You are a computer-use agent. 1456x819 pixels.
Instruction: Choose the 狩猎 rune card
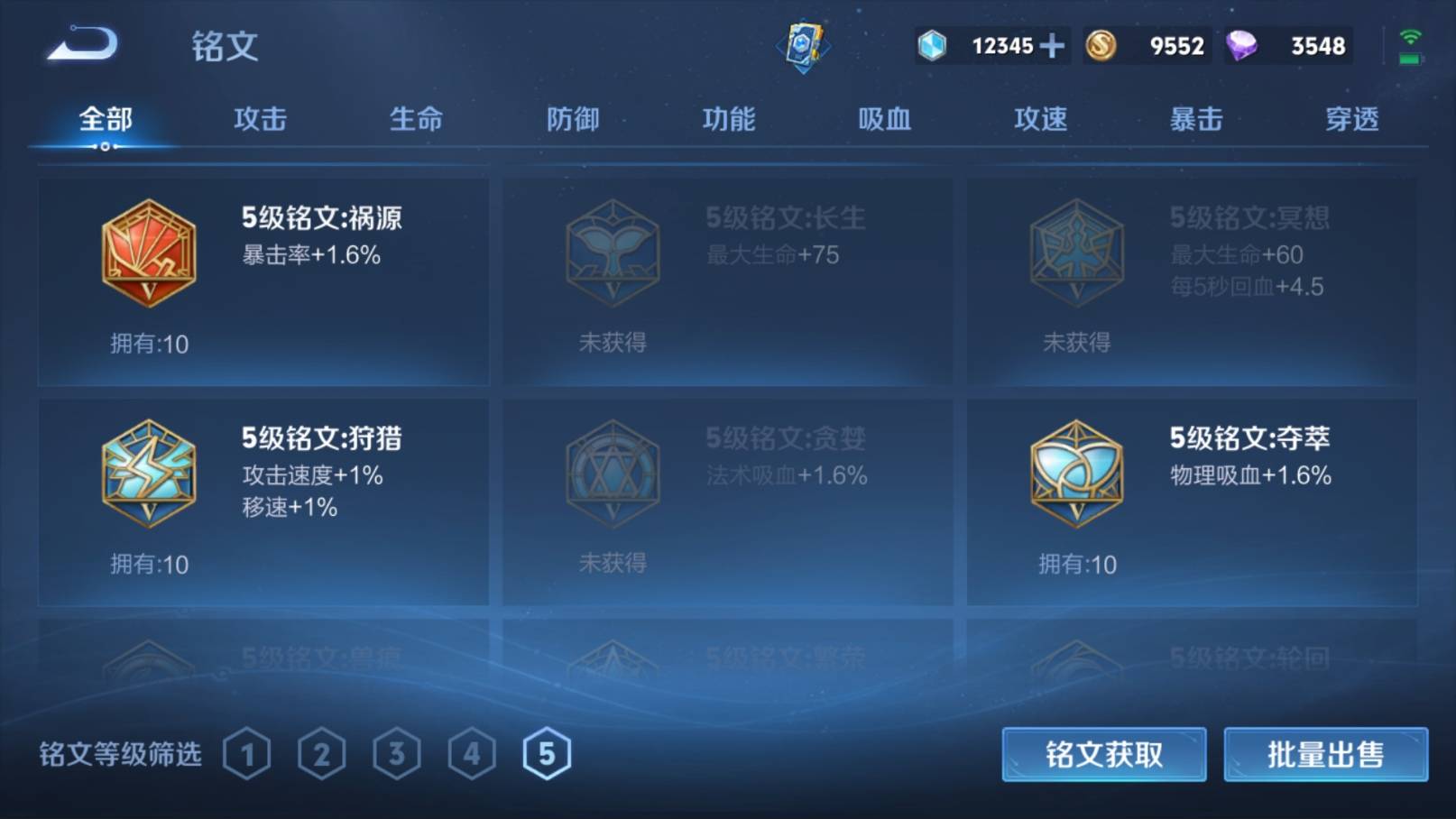click(263, 502)
